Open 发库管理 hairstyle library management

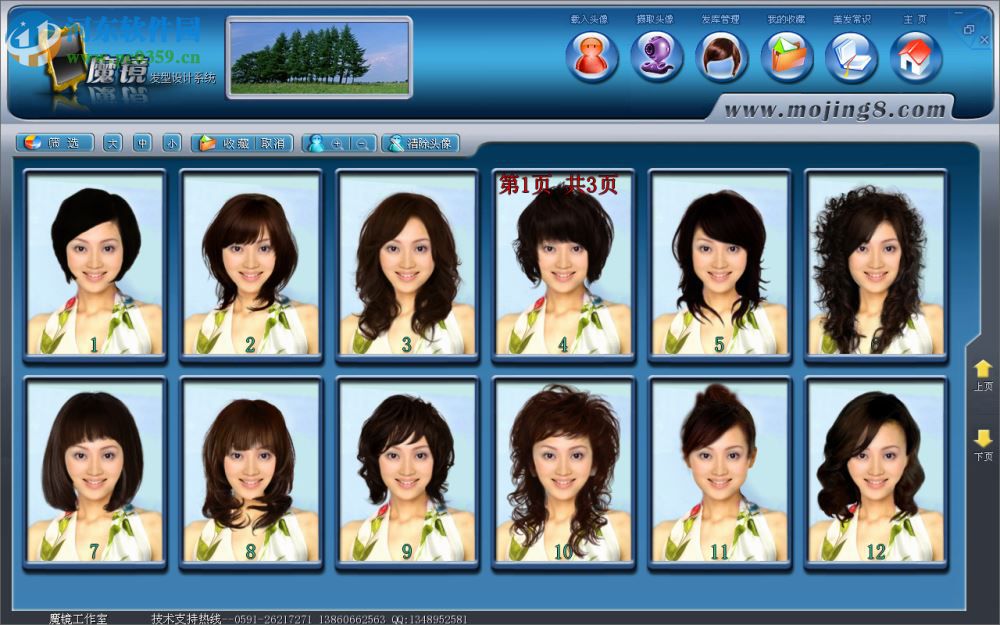pyautogui.click(x=721, y=56)
